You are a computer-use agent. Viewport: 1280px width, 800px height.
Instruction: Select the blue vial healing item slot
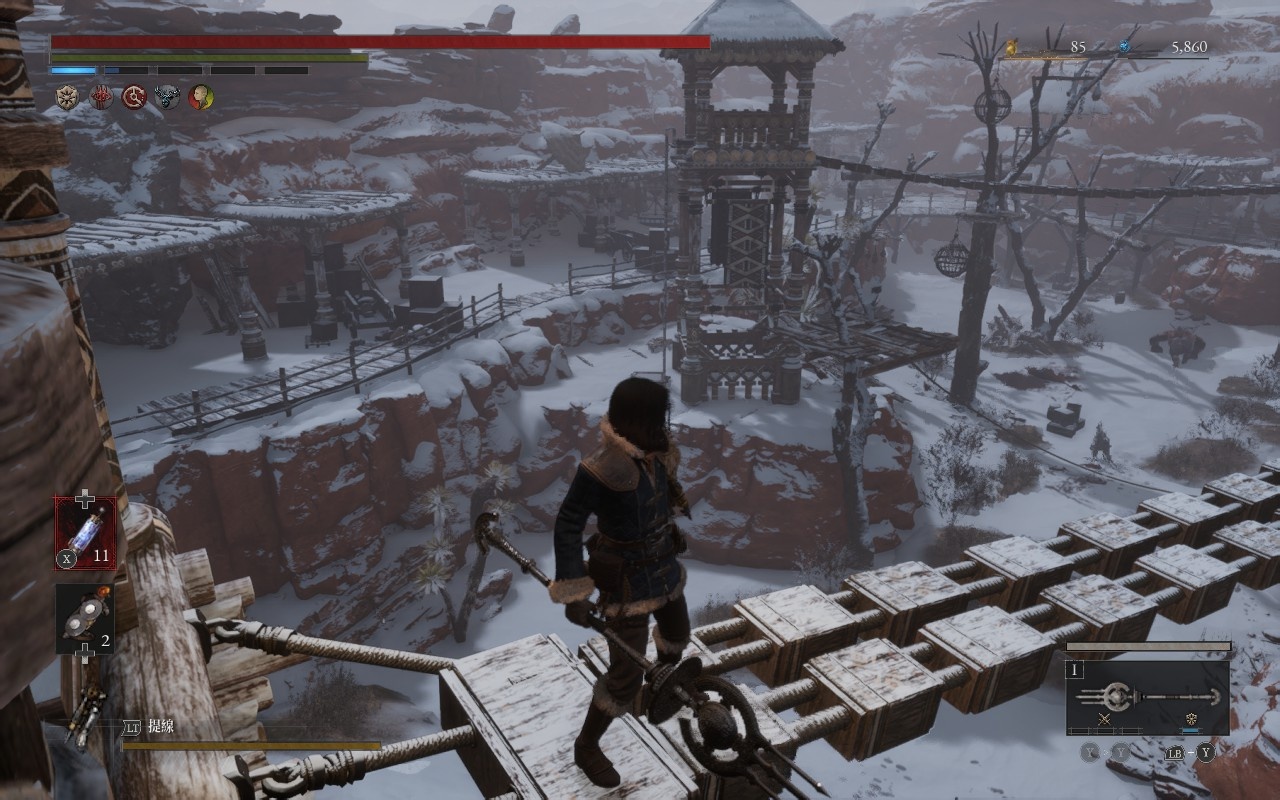(85, 533)
